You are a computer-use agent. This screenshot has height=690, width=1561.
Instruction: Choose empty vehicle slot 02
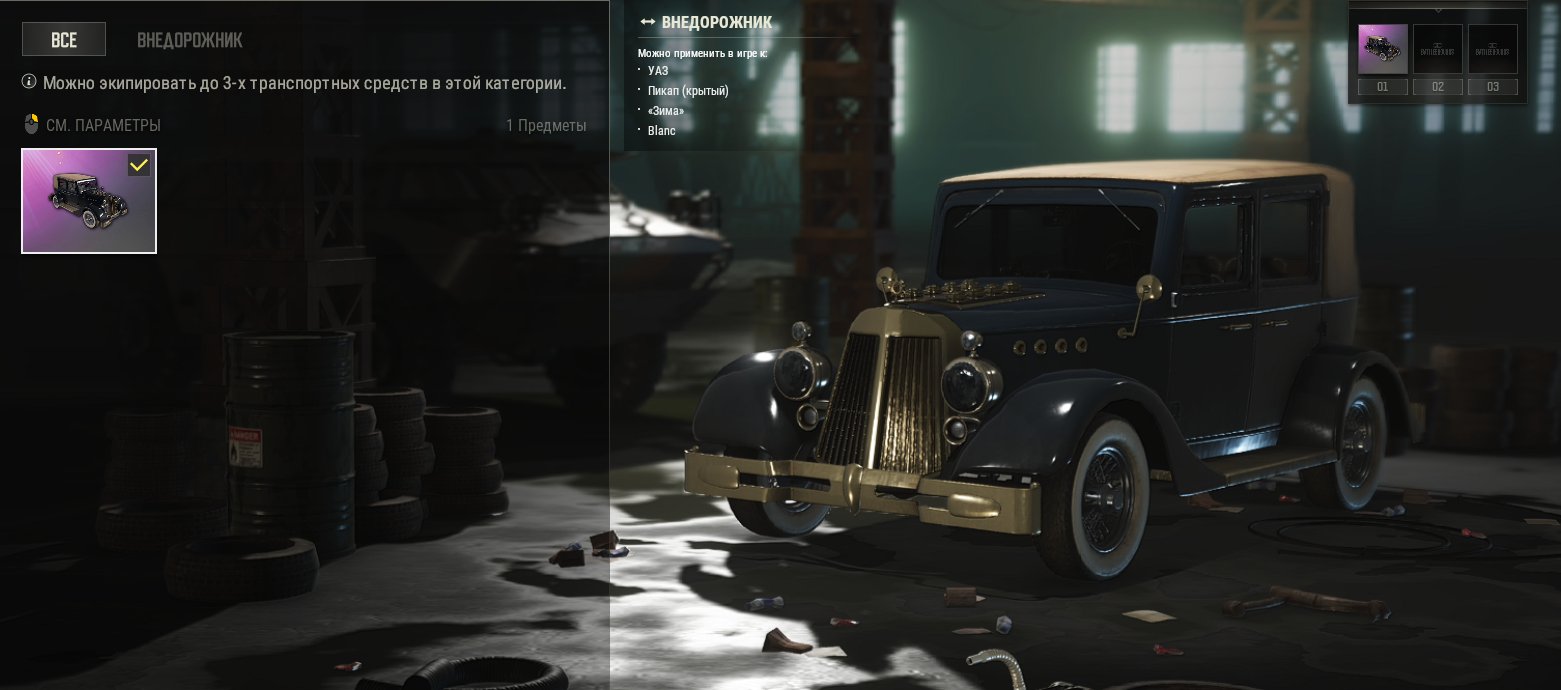1437,50
